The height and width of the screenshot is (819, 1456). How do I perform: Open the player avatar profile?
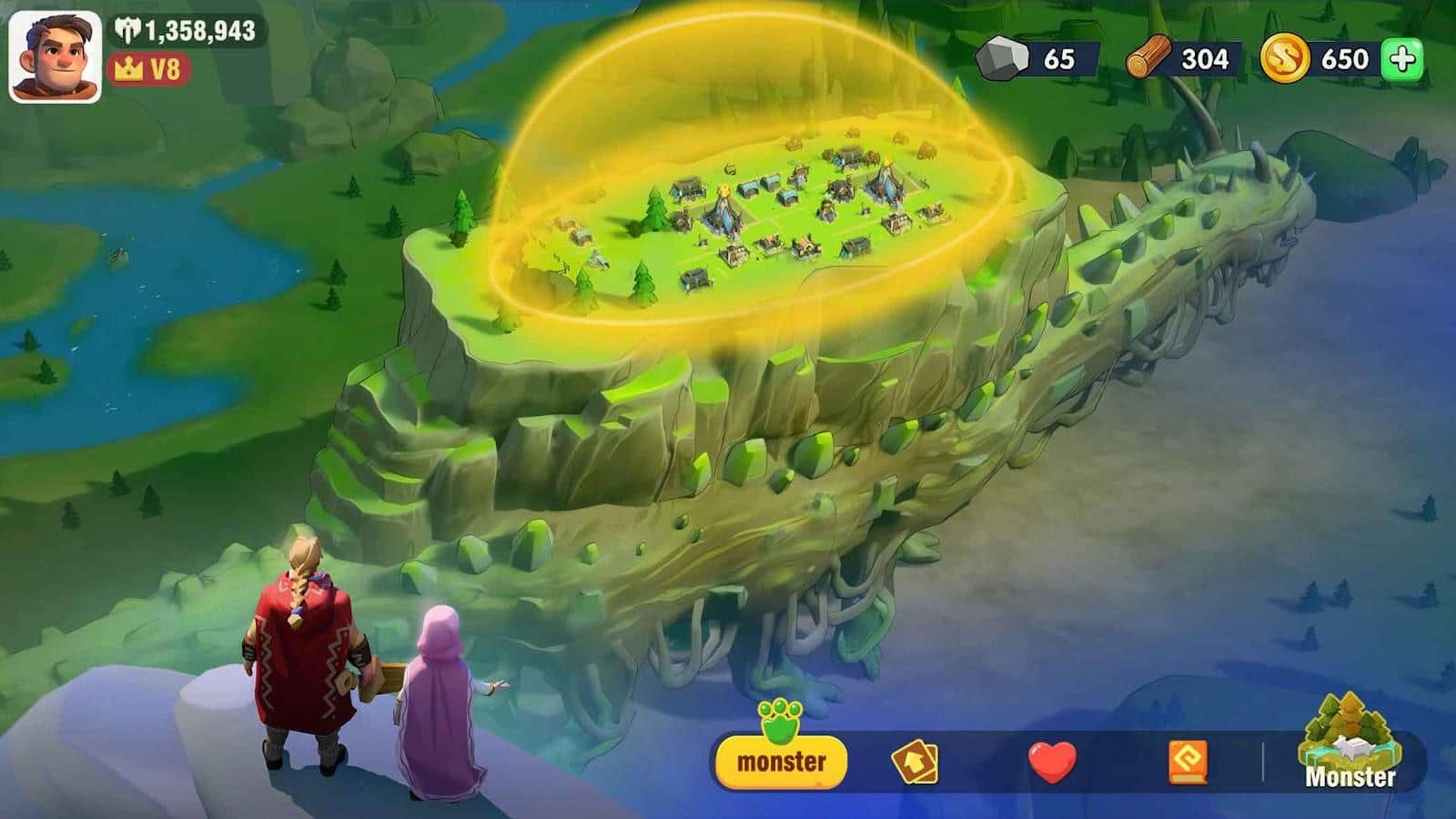click(55, 56)
